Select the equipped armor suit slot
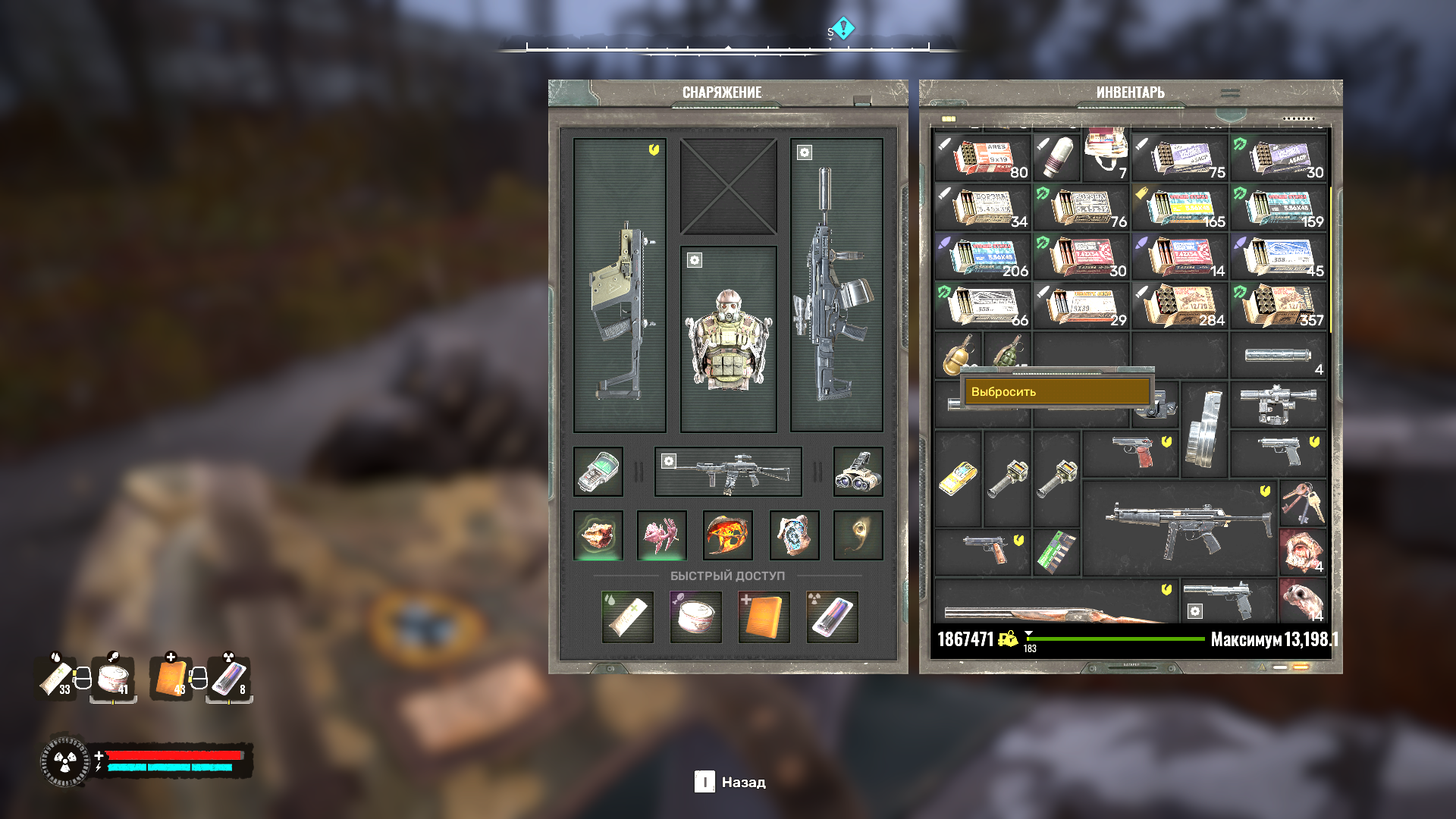 (x=728, y=339)
